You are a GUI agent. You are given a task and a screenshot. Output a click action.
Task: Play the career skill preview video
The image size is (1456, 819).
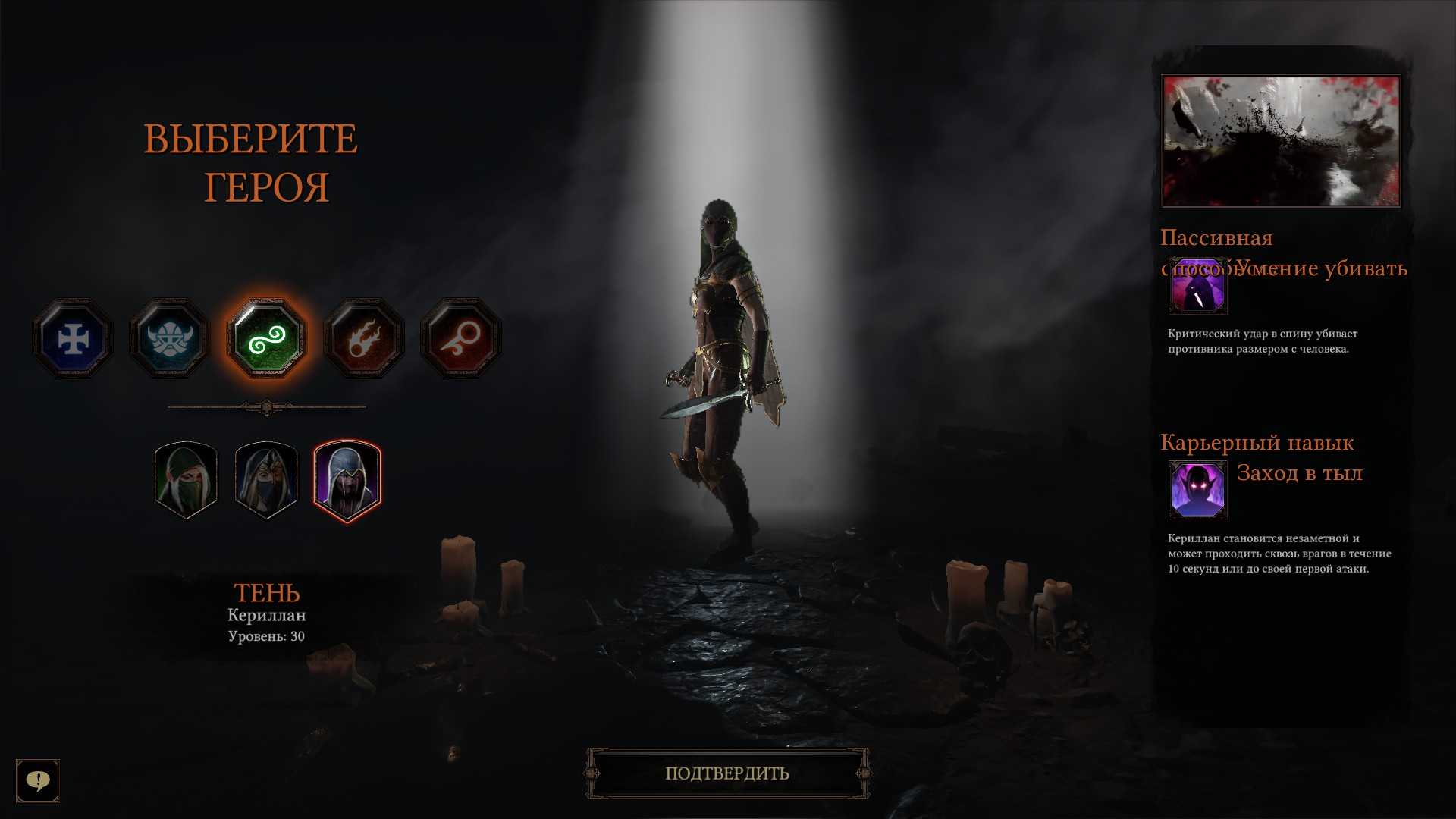1281,140
